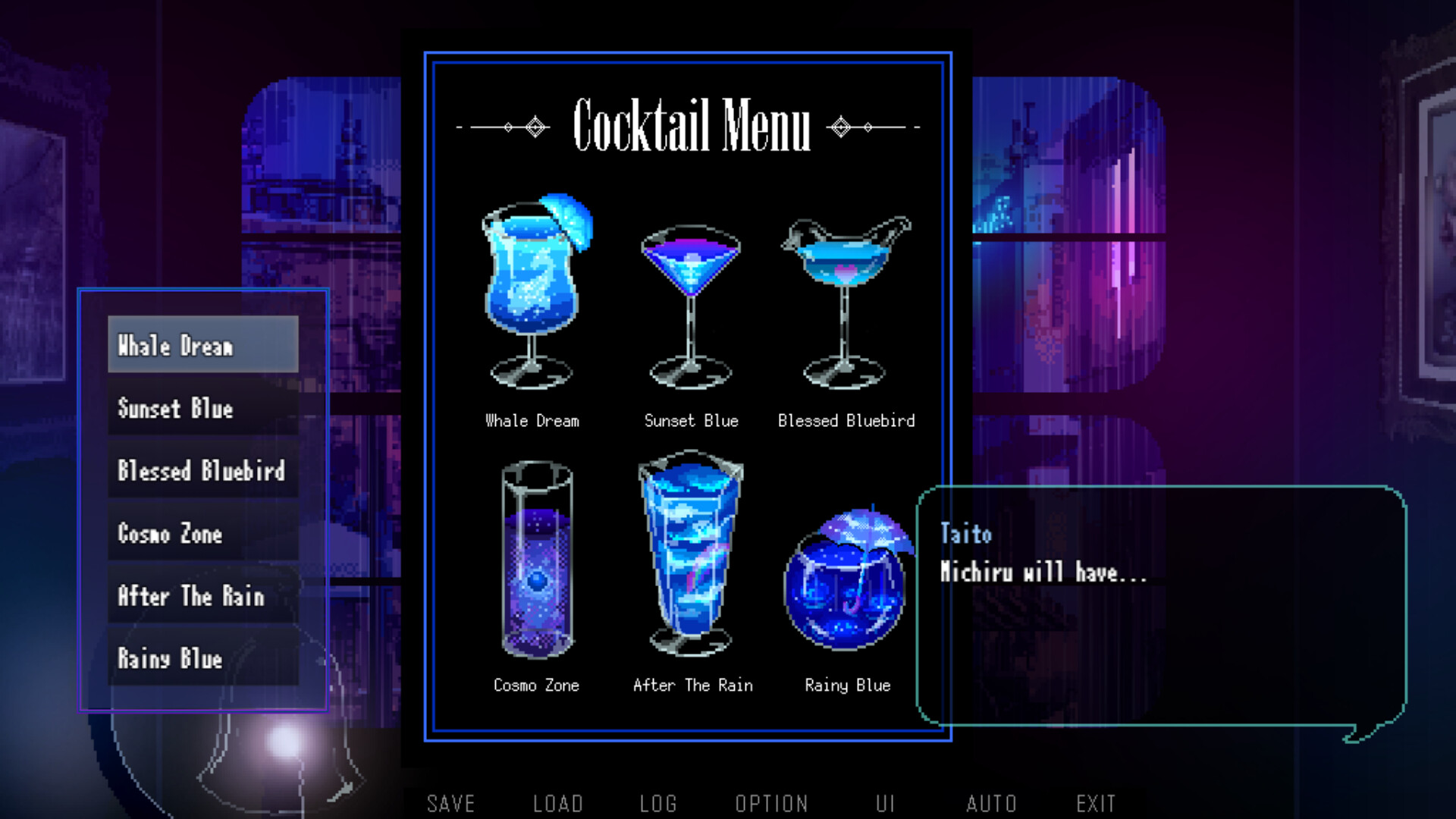Pick Cosmo Zone from the choice list

pos(202,535)
